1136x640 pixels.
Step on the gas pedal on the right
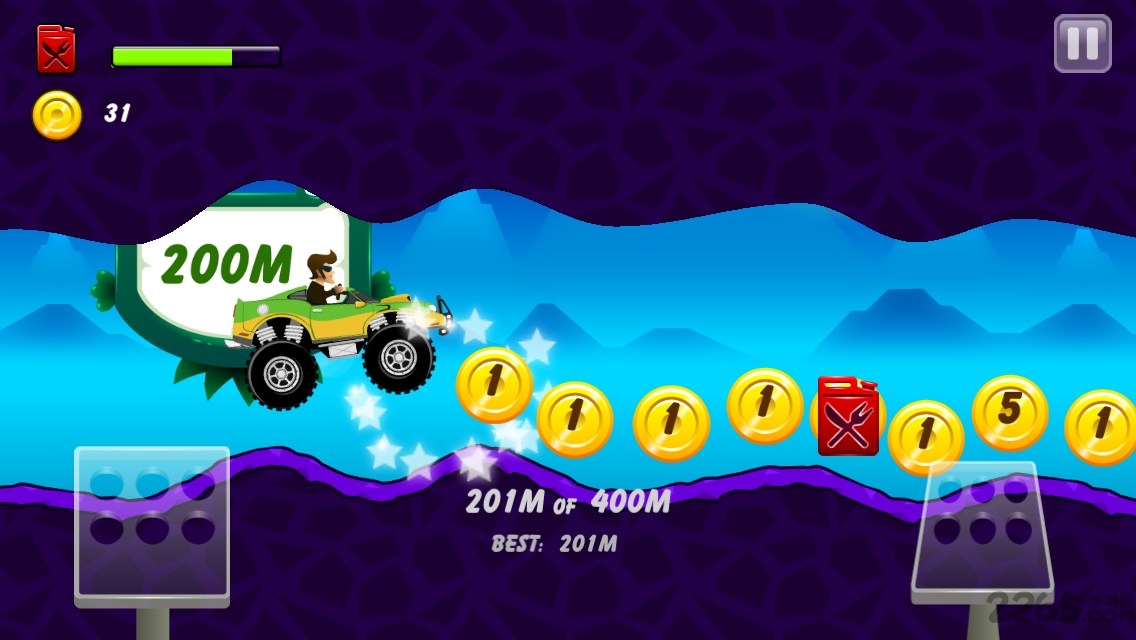[982, 531]
